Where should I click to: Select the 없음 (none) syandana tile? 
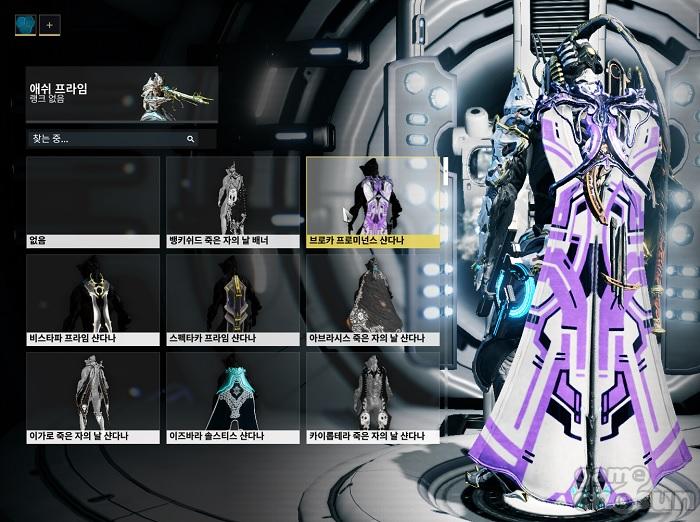tap(92, 201)
